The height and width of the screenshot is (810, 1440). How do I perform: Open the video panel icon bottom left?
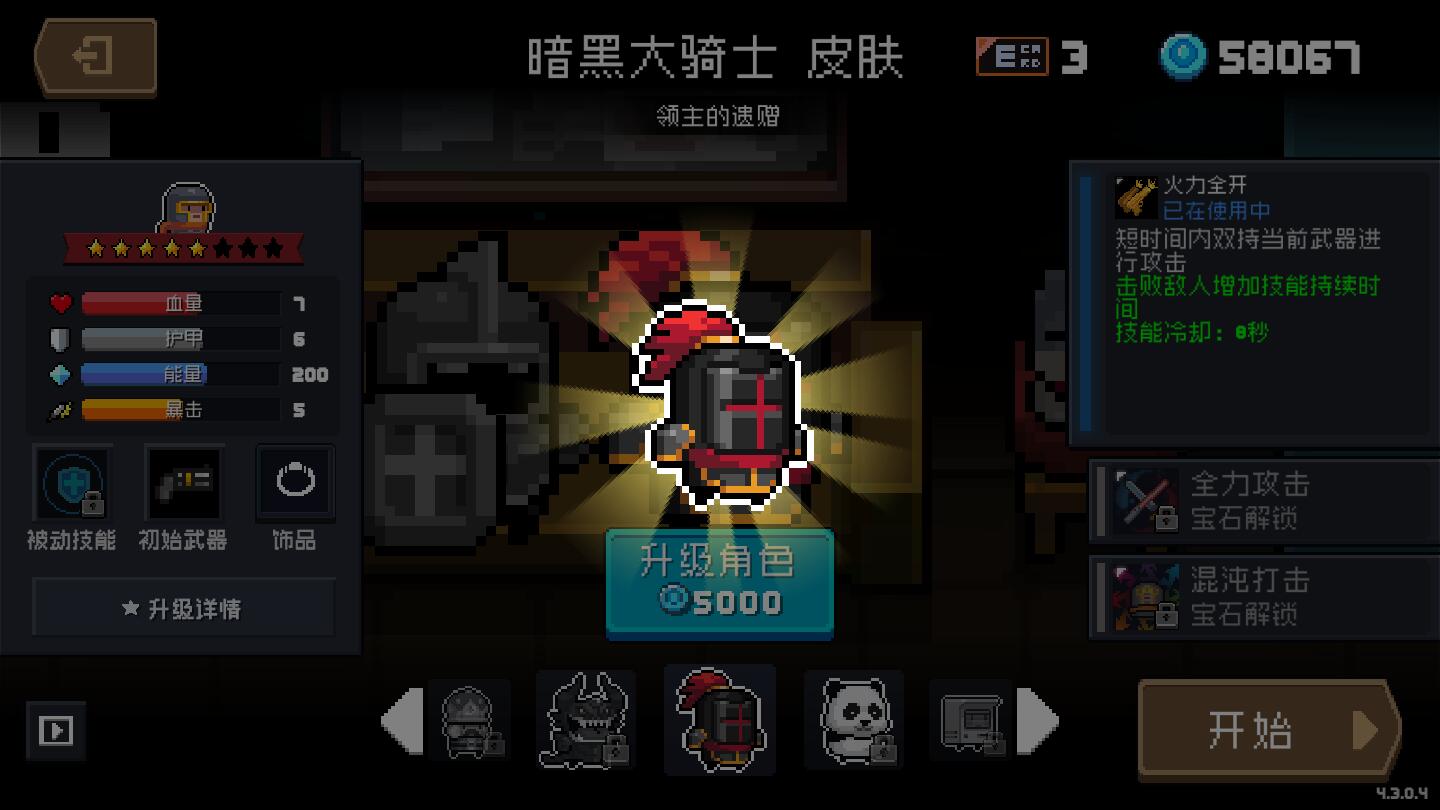57,732
